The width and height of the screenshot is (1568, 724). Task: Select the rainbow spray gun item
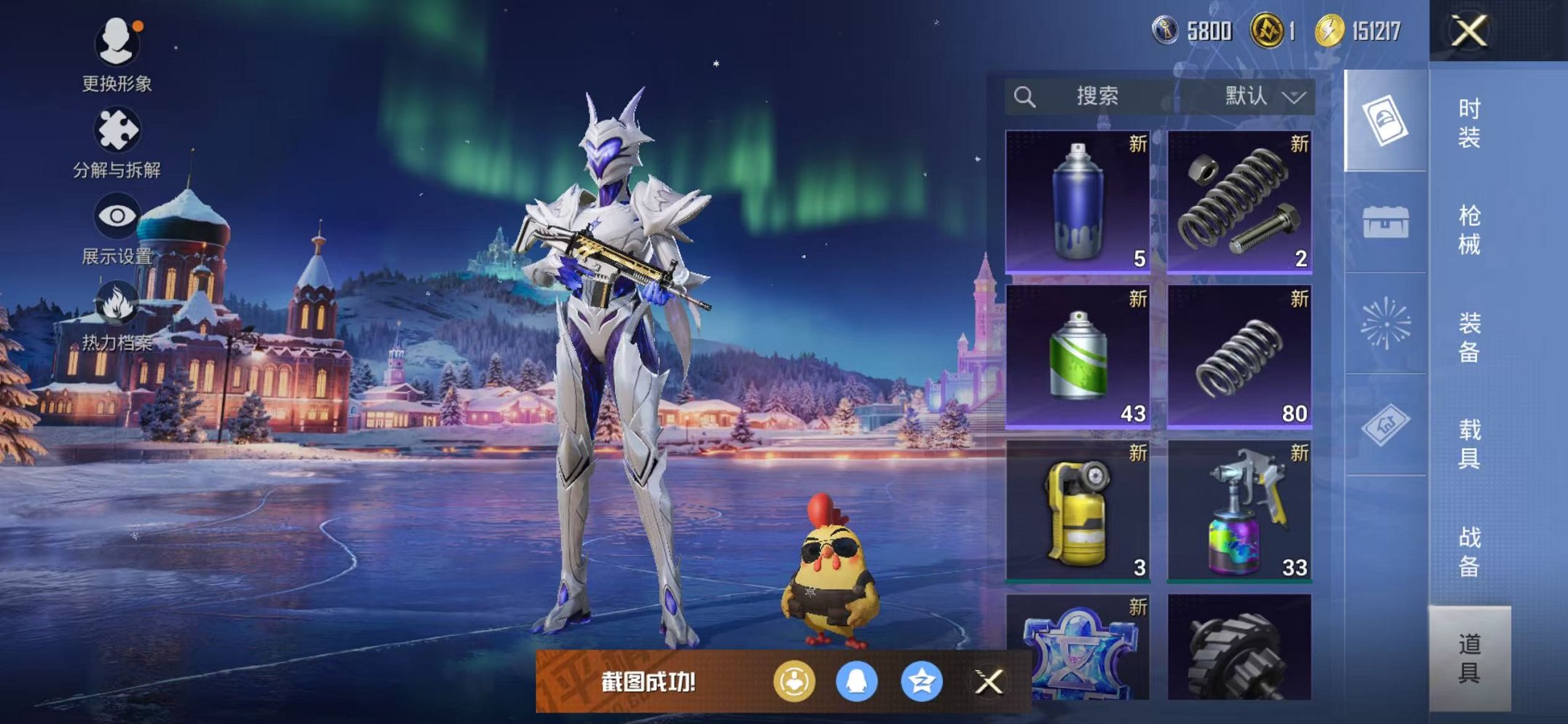[1239, 511]
